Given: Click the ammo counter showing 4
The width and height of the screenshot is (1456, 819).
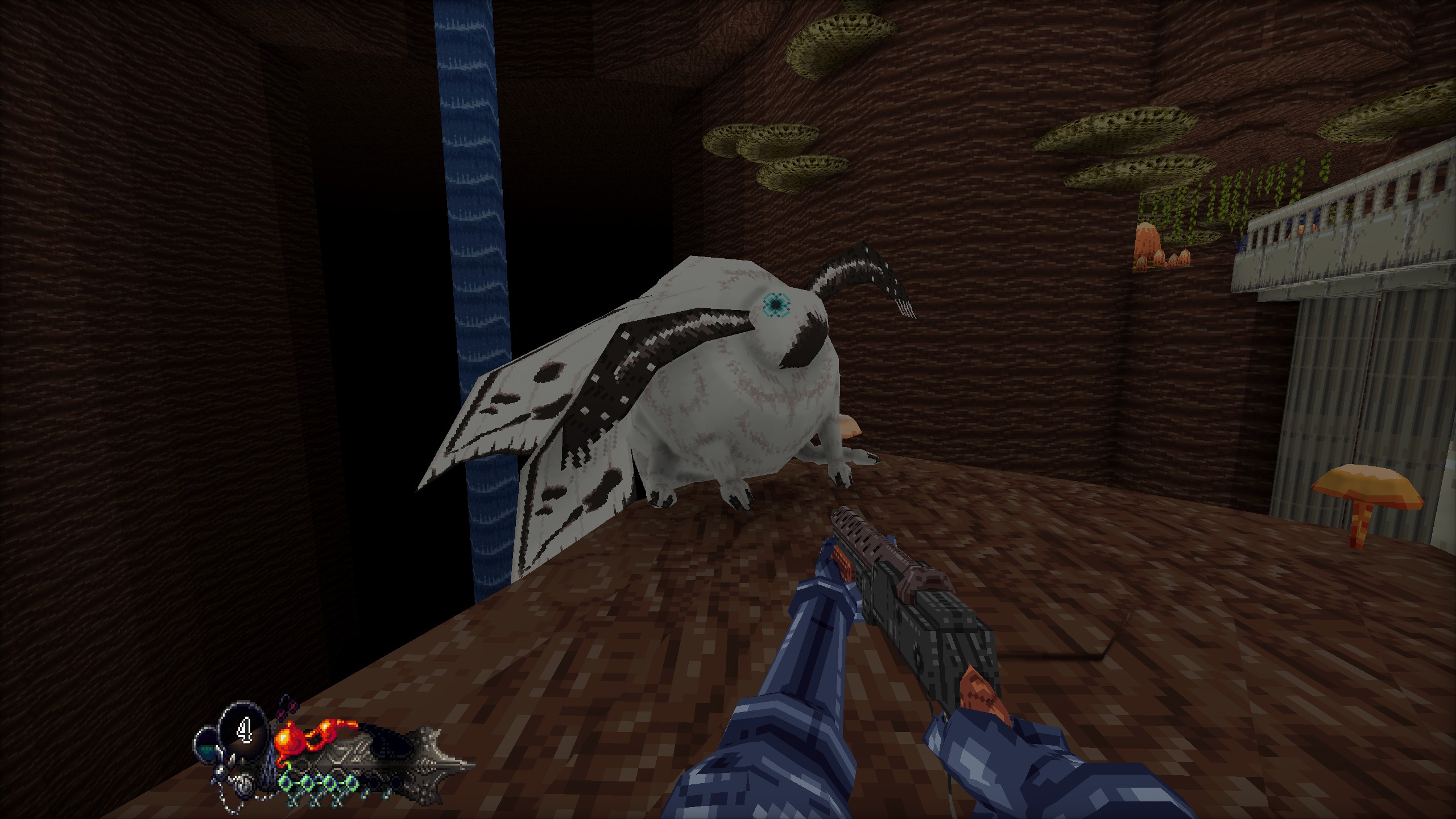Looking at the screenshot, I should coord(245,729).
